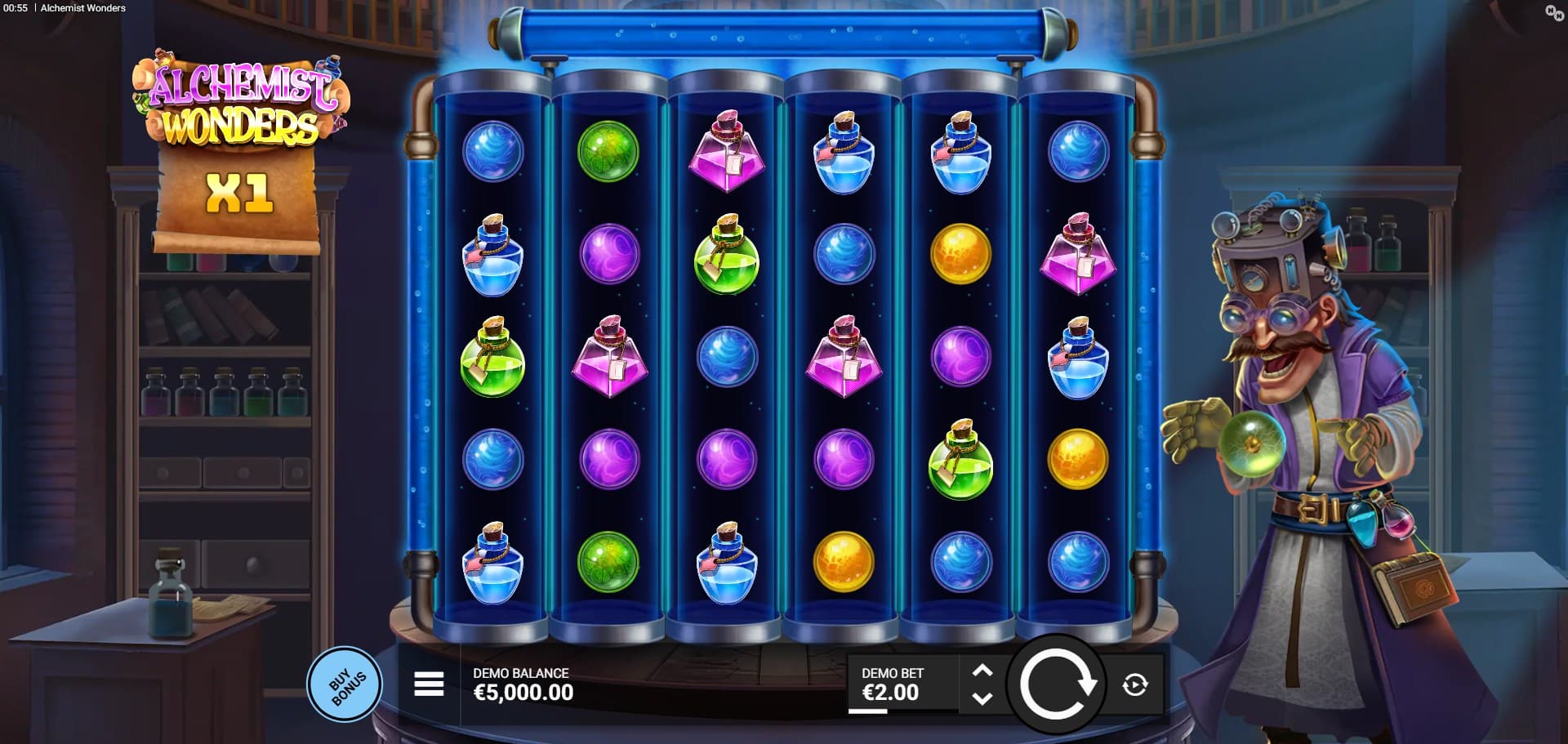
Task: Open the top-right settings gear icon
Action: pos(1553,12)
